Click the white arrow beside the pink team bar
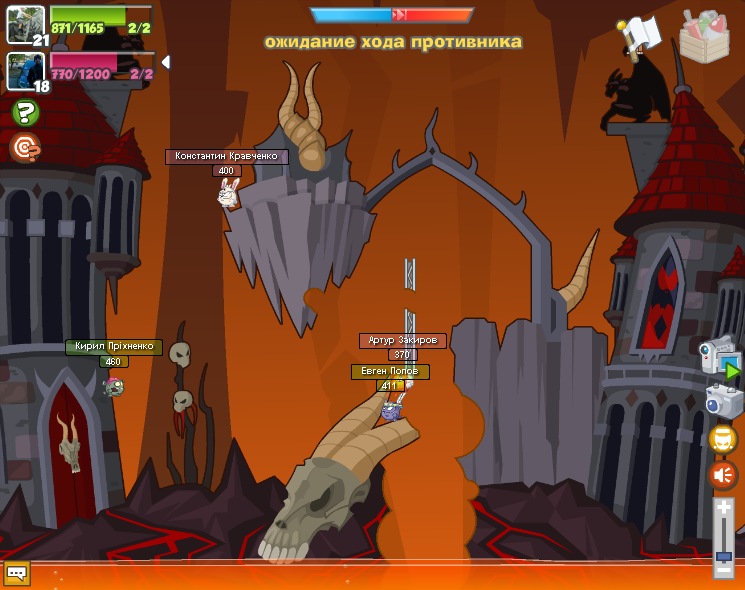The image size is (745, 590). pyautogui.click(x=165, y=62)
